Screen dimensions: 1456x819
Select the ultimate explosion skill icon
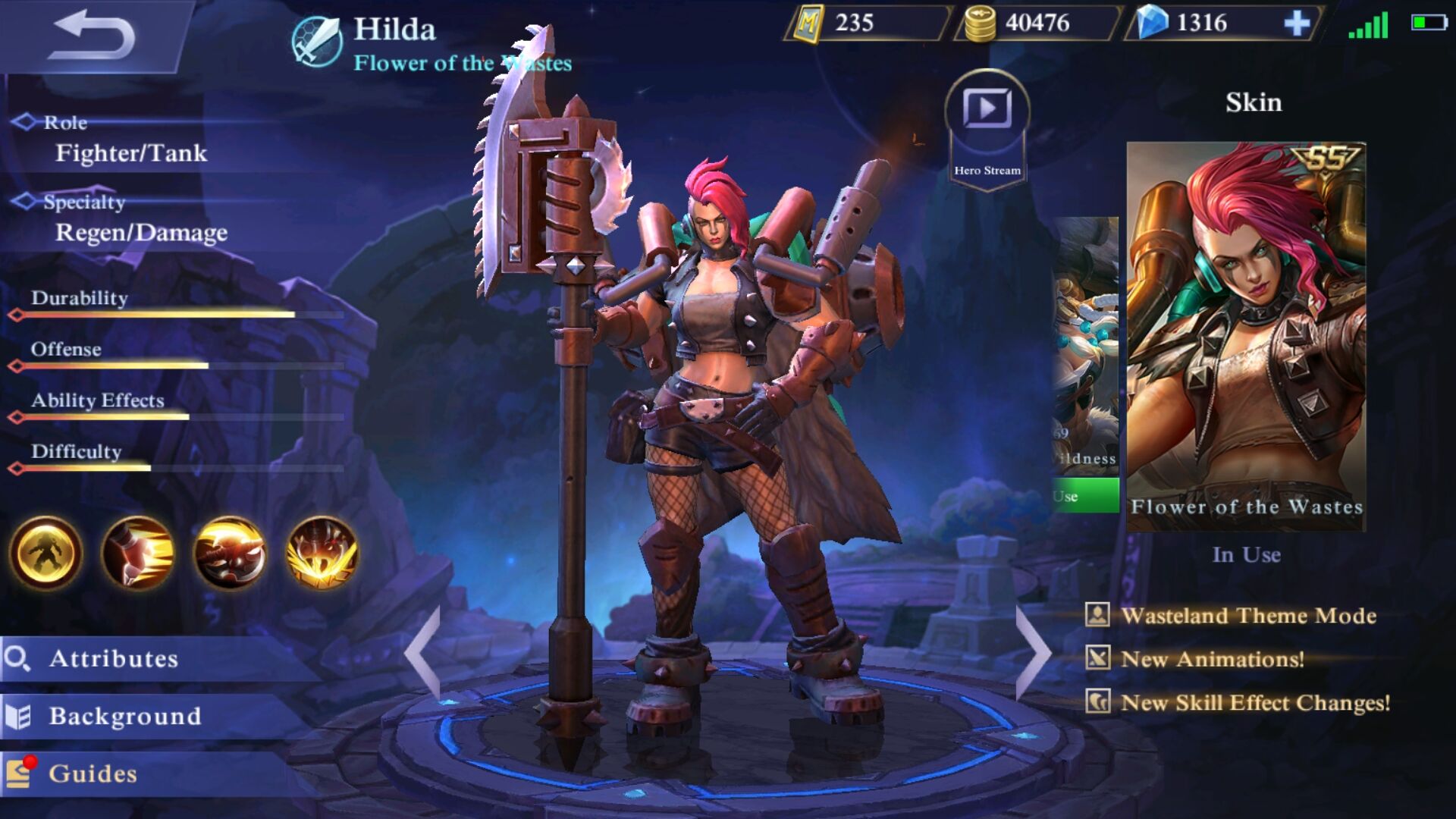click(x=322, y=553)
